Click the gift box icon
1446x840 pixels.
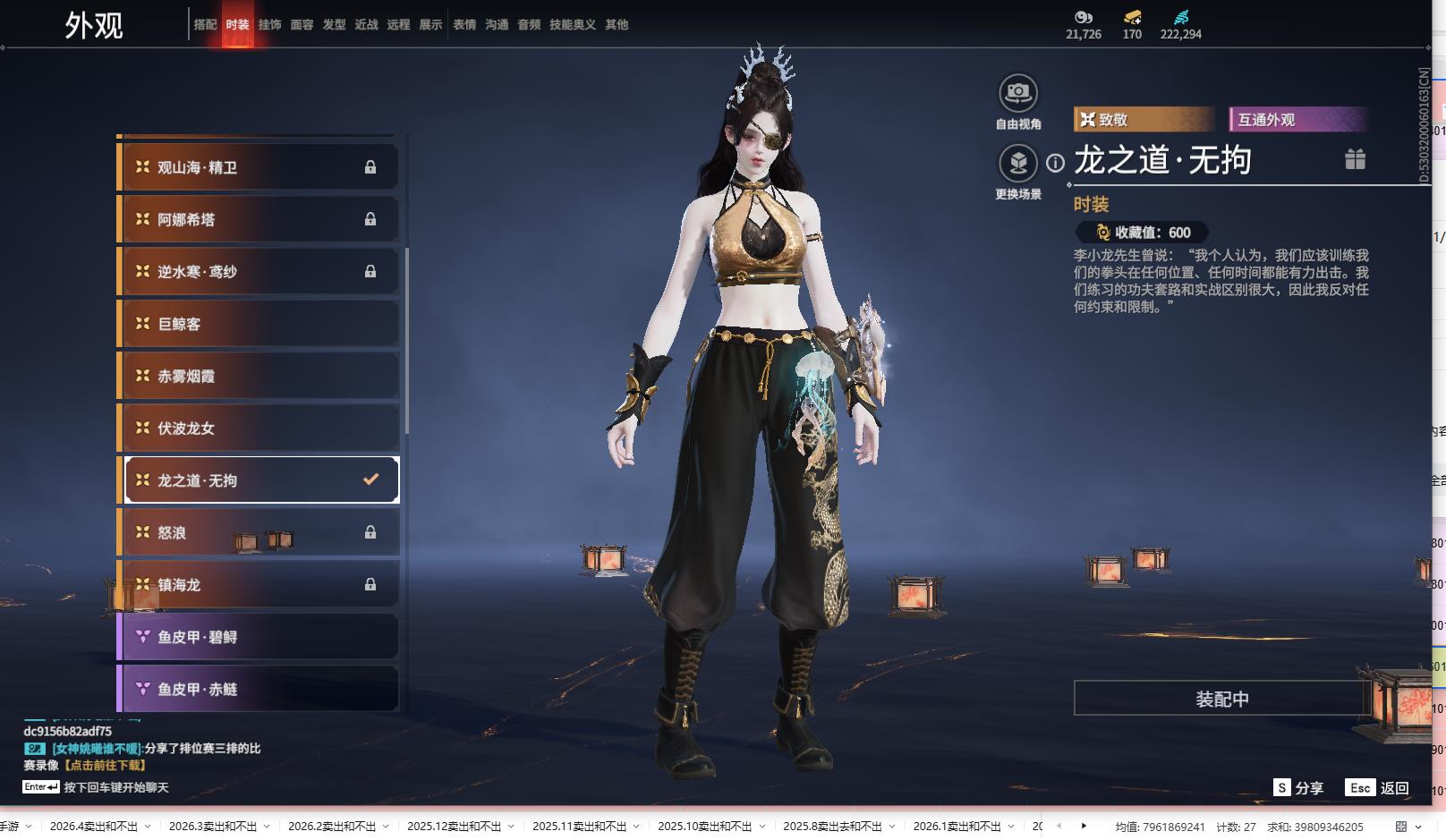[x=1355, y=159]
